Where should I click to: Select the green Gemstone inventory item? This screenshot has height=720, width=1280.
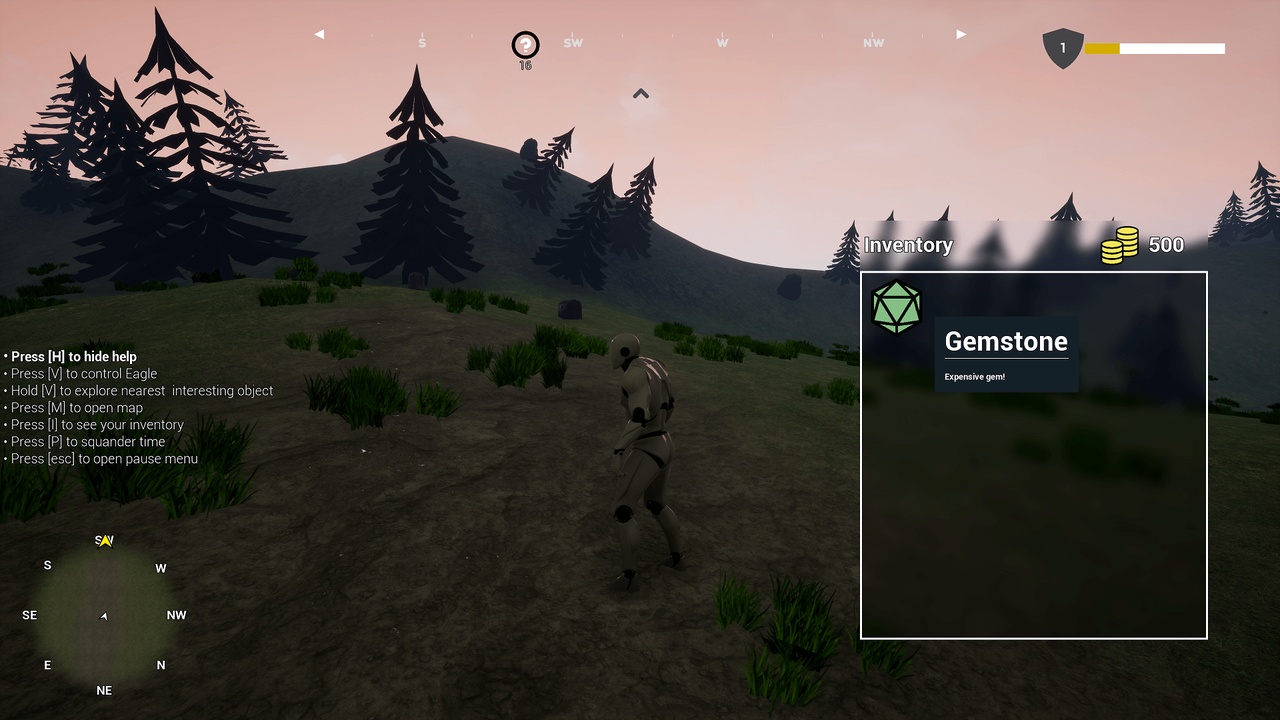point(896,307)
